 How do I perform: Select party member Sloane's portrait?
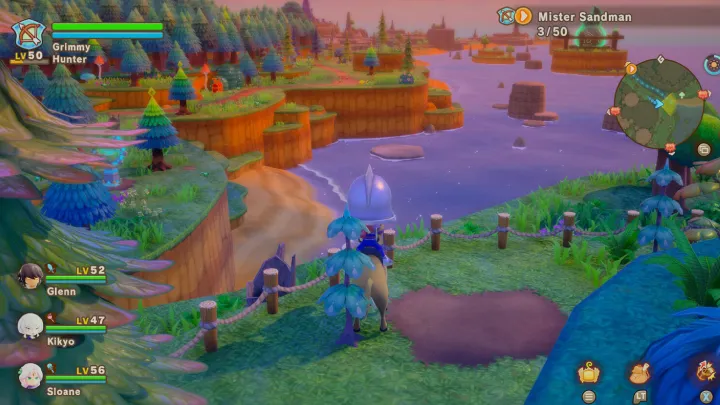pyautogui.click(x=30, y=375)
